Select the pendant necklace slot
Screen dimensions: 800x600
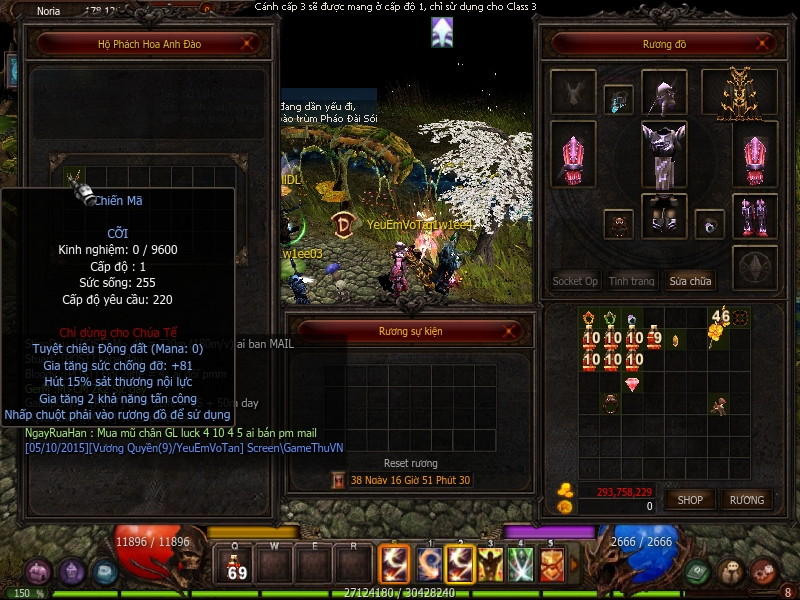click(618, 99)
